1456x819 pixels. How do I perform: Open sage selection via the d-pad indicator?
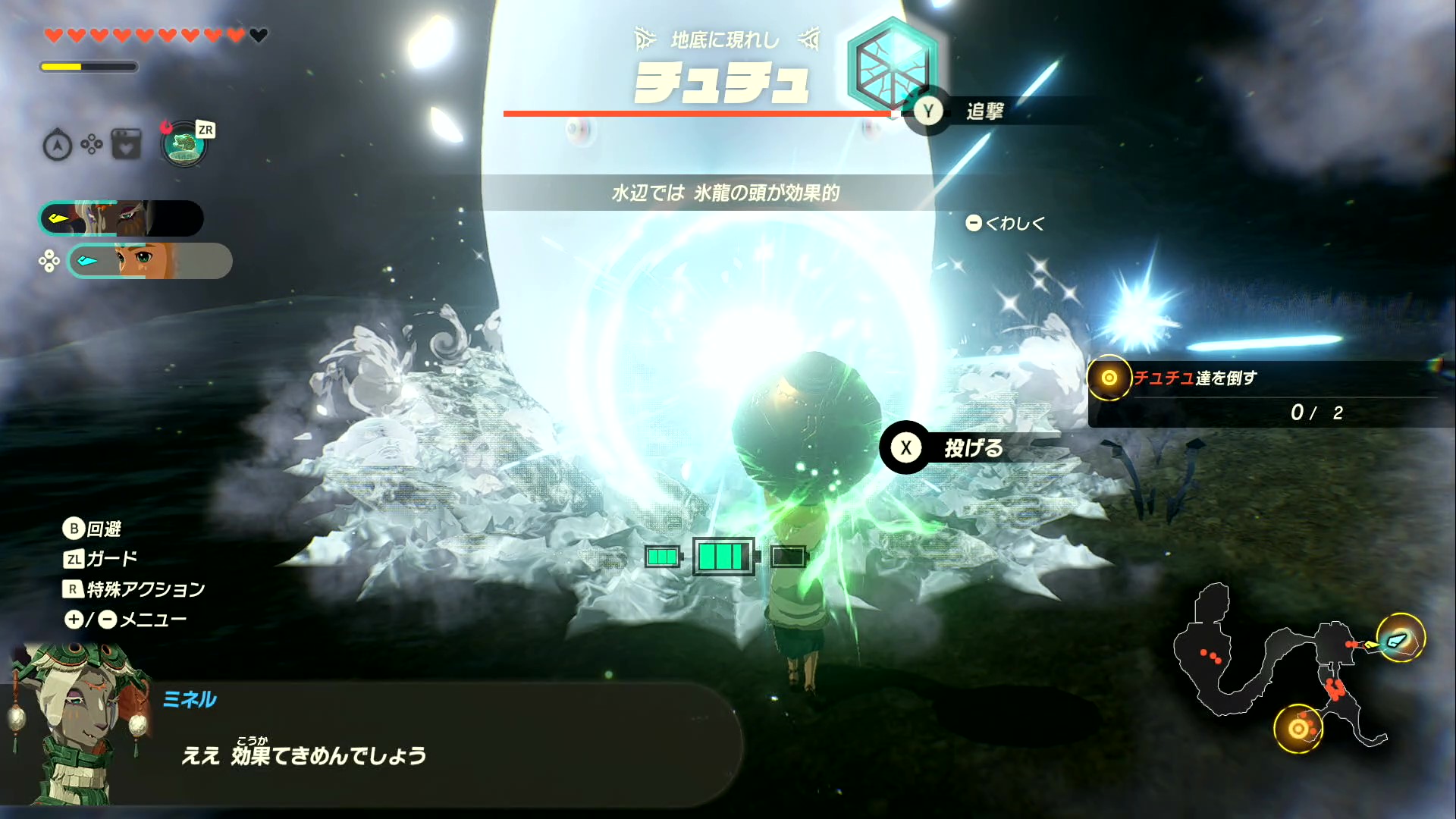tap(50, 261)
